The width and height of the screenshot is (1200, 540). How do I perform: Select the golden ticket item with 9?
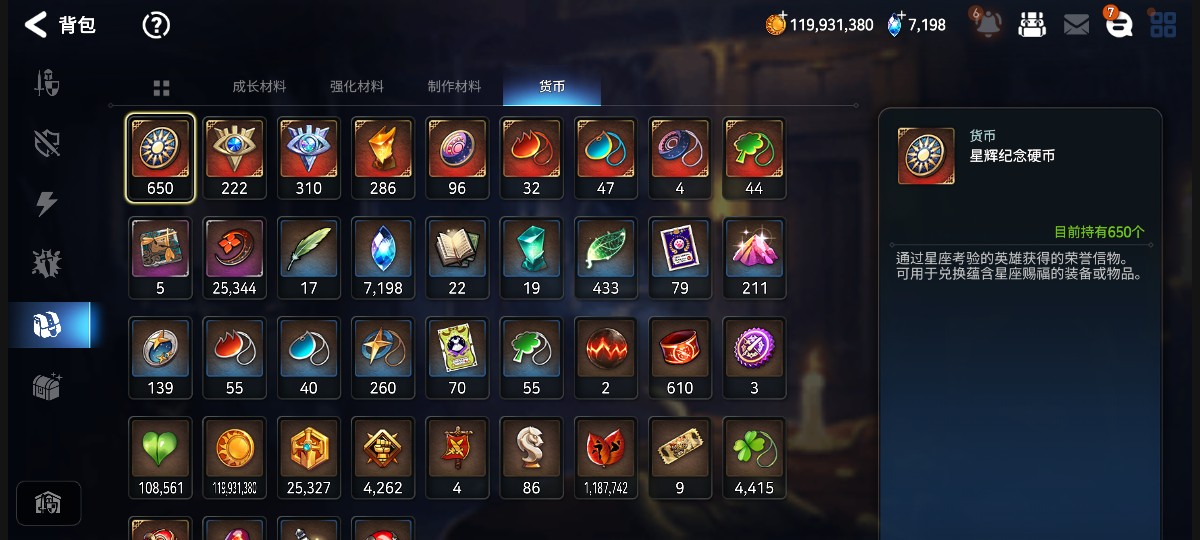click(680, 458)
